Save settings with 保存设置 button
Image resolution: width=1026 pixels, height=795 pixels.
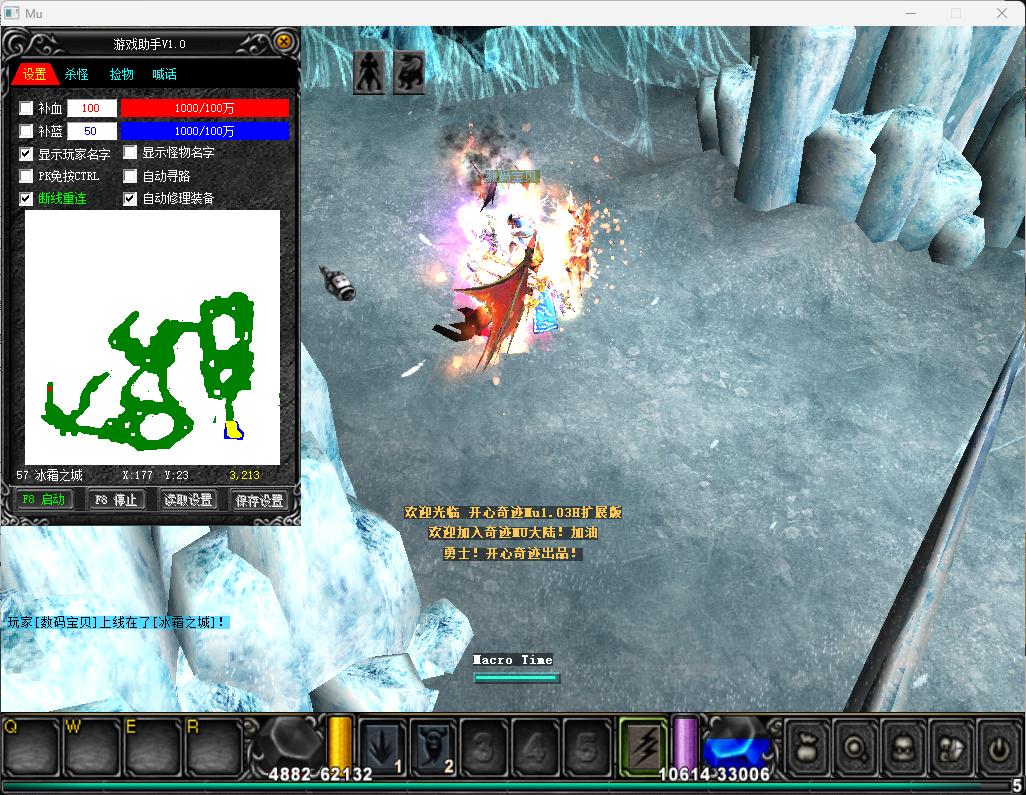[x=259, y=500]
